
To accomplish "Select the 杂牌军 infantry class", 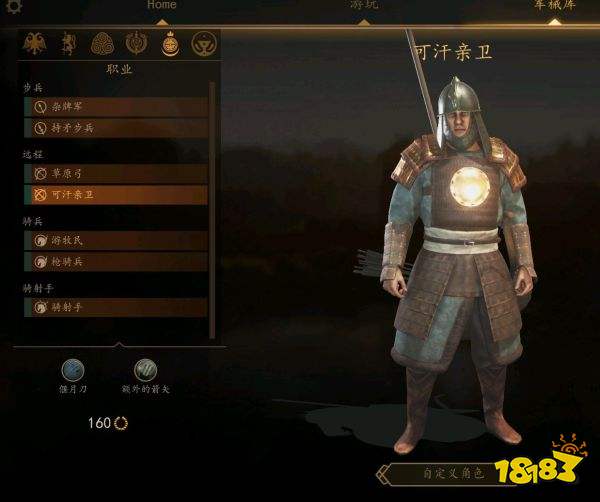I will point(115,107).
